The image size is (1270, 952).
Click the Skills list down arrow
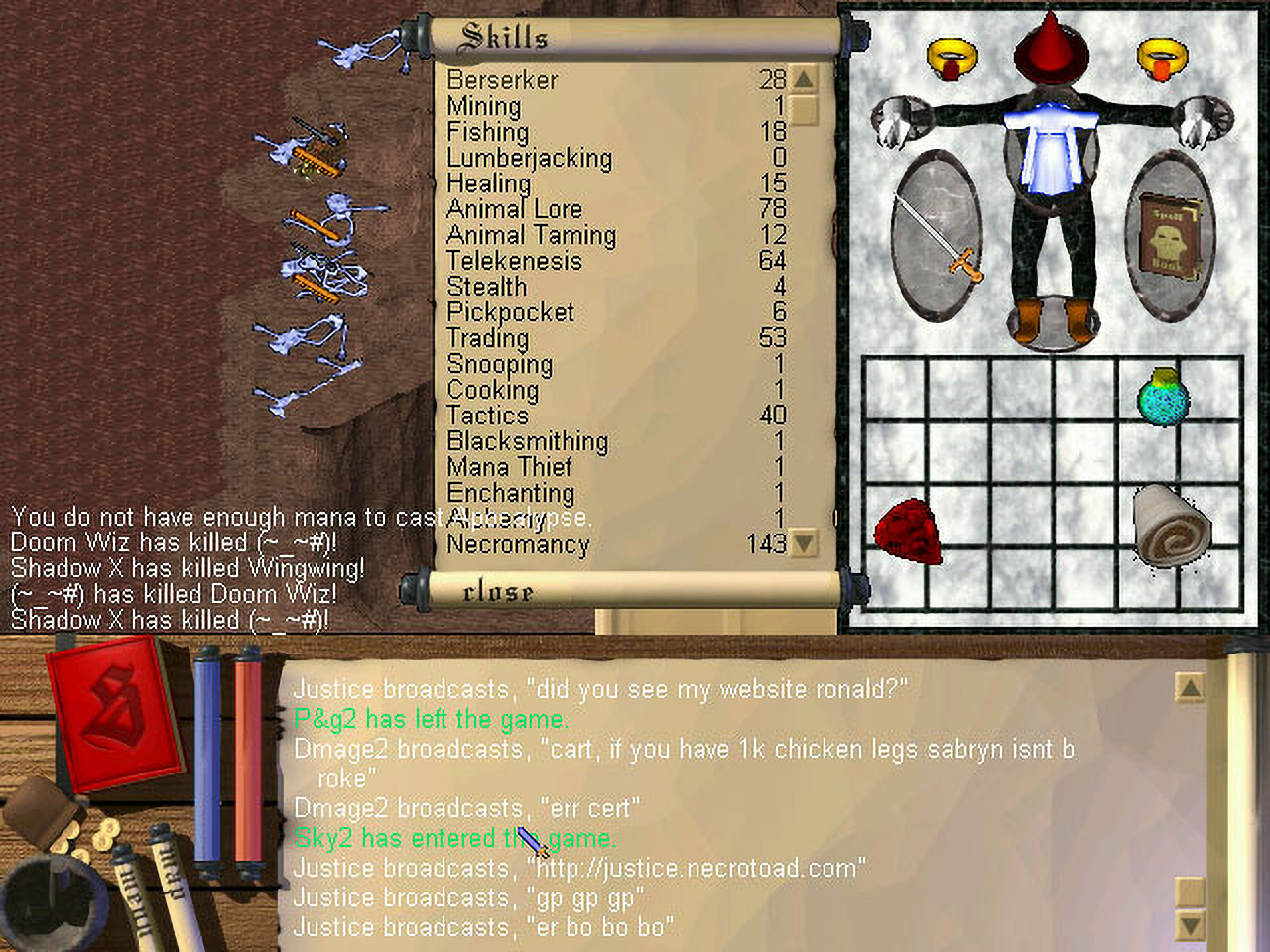804,543
